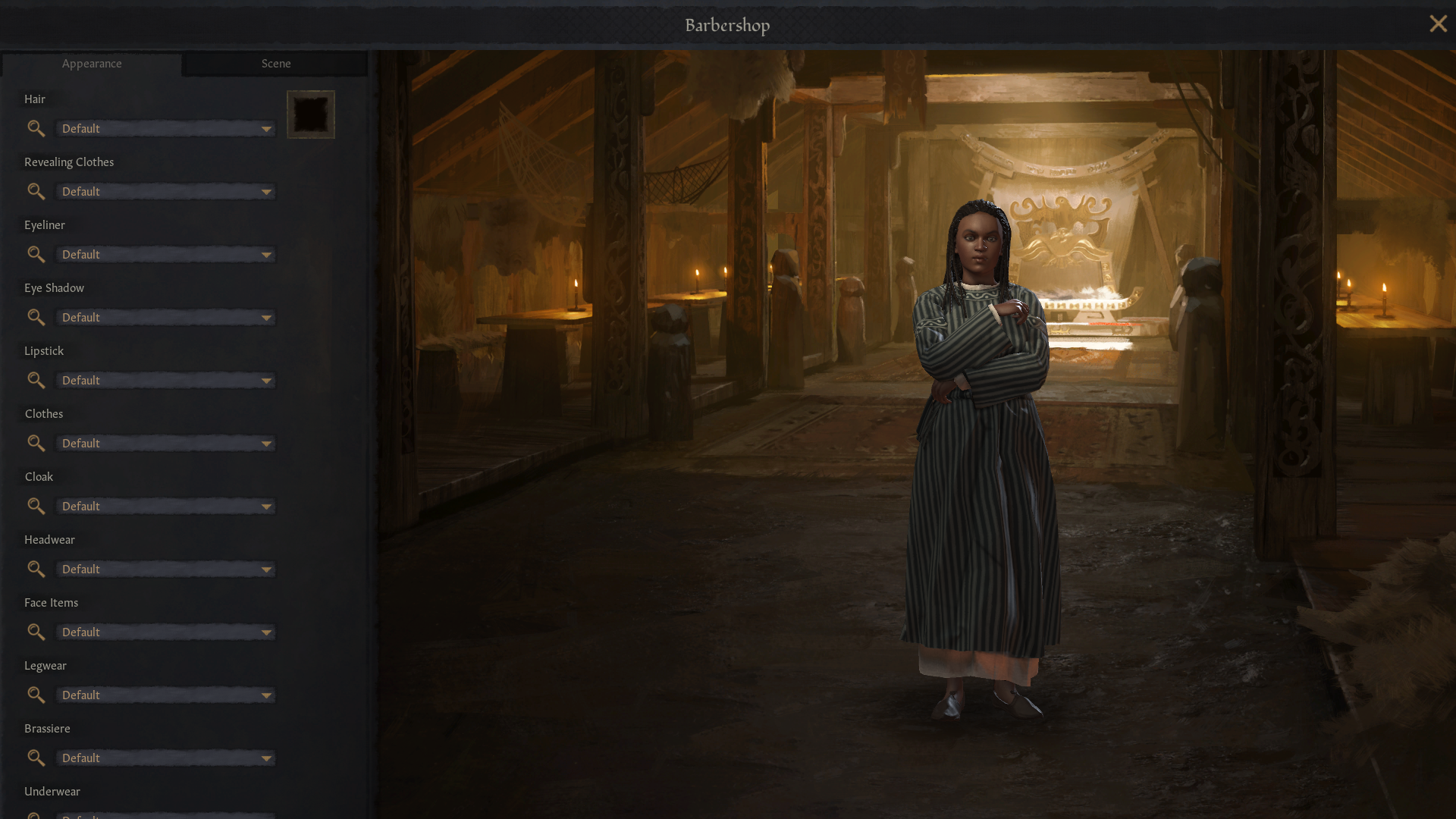1456x819 pixels.
Task: Click the Legwear search magnifier icon
Action: click(36, 695)
